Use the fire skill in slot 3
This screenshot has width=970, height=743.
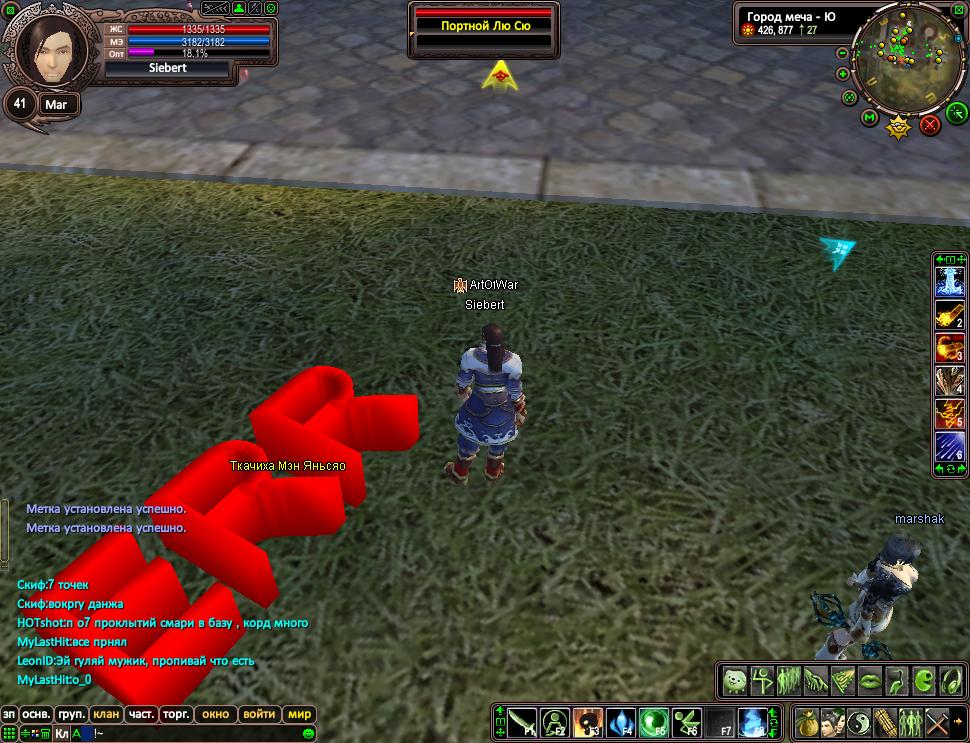[948, 348]
